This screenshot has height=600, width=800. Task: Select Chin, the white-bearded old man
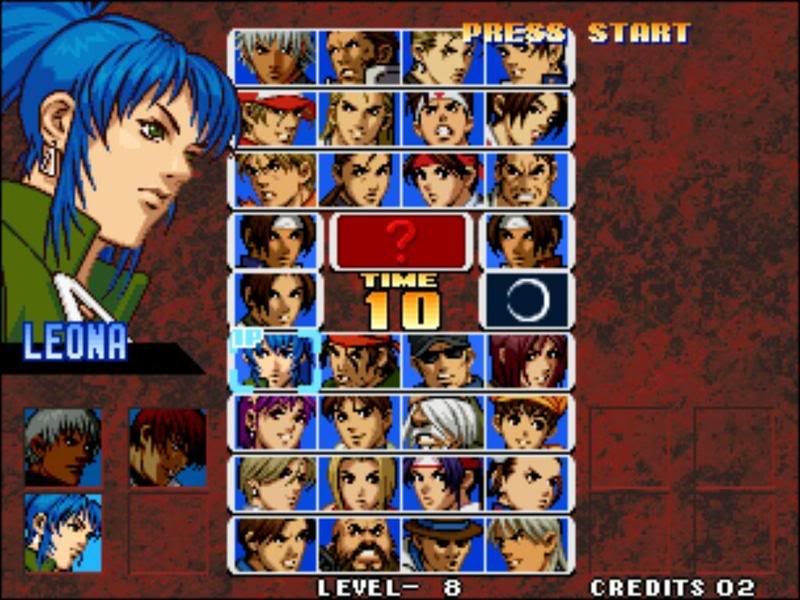point(443,423)
